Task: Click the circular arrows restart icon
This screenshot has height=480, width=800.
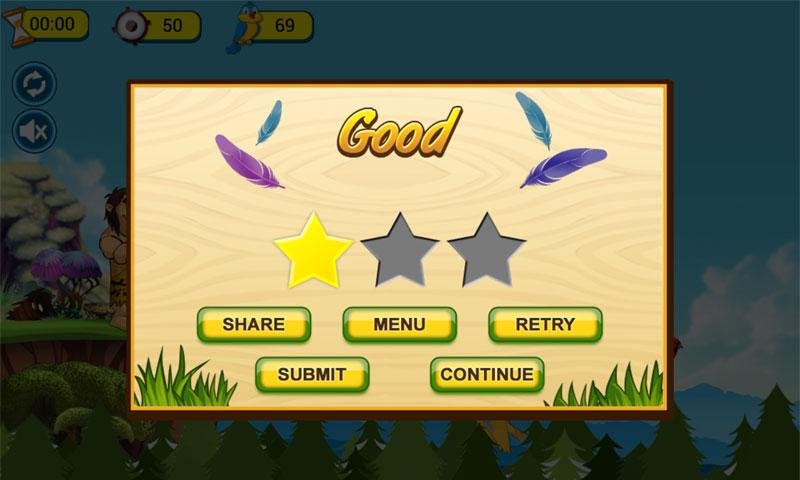Action: [34, 84]
